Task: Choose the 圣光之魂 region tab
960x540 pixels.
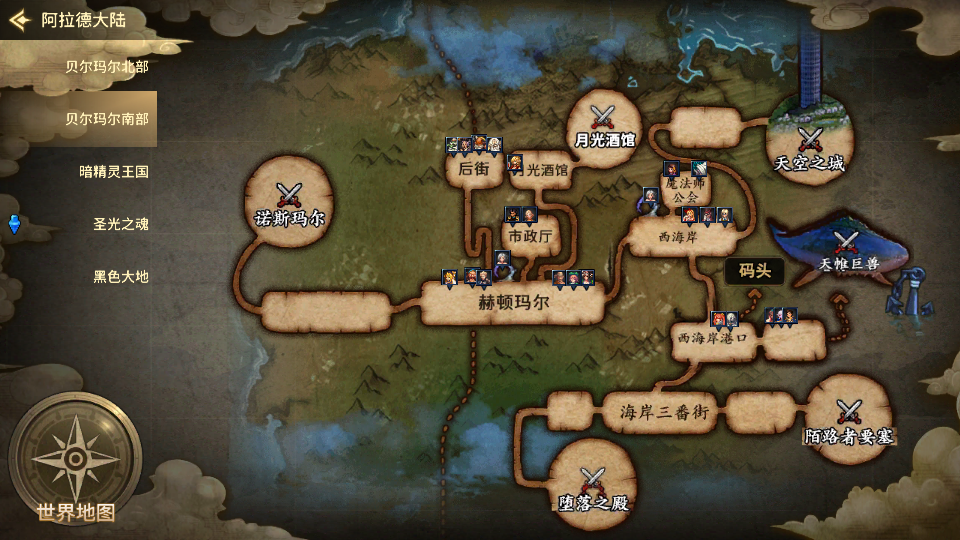Action: (120, 224)
